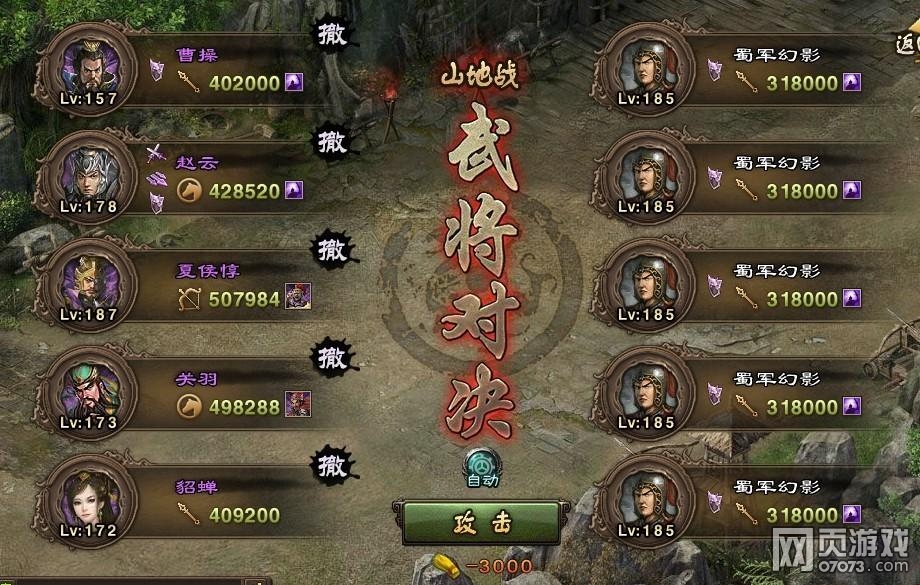Click the purple skill icon beside 曹操's 402000
This screenshot has height=585, width=920.
coord(293,82)
